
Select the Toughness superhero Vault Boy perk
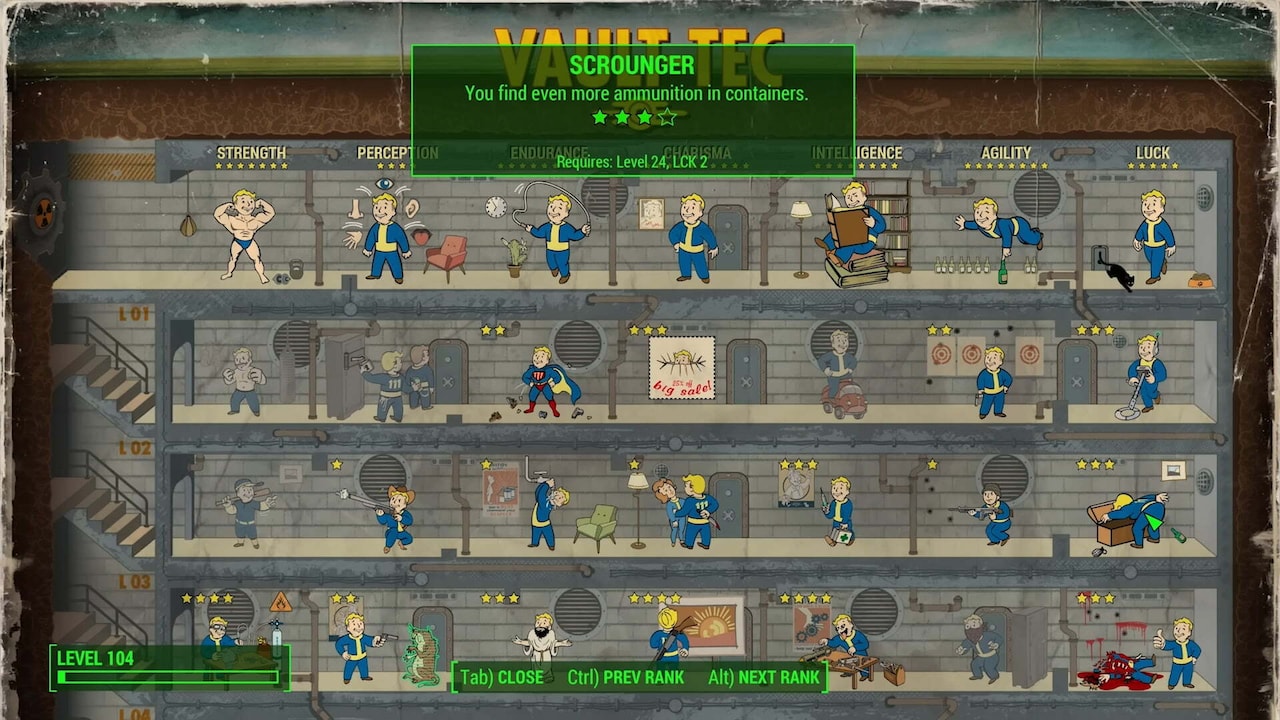(545, 380)
